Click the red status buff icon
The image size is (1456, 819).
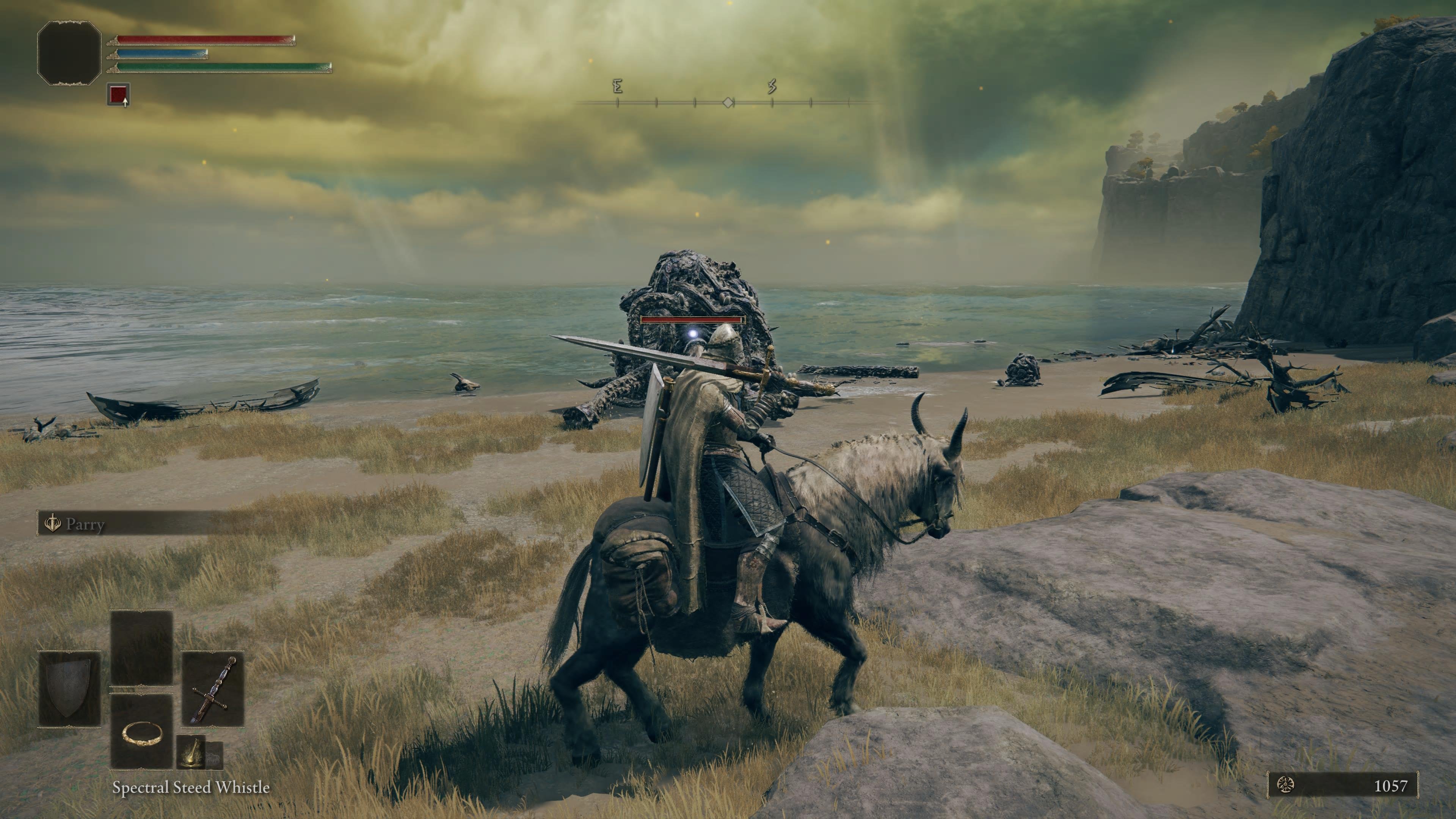(118, 94)
